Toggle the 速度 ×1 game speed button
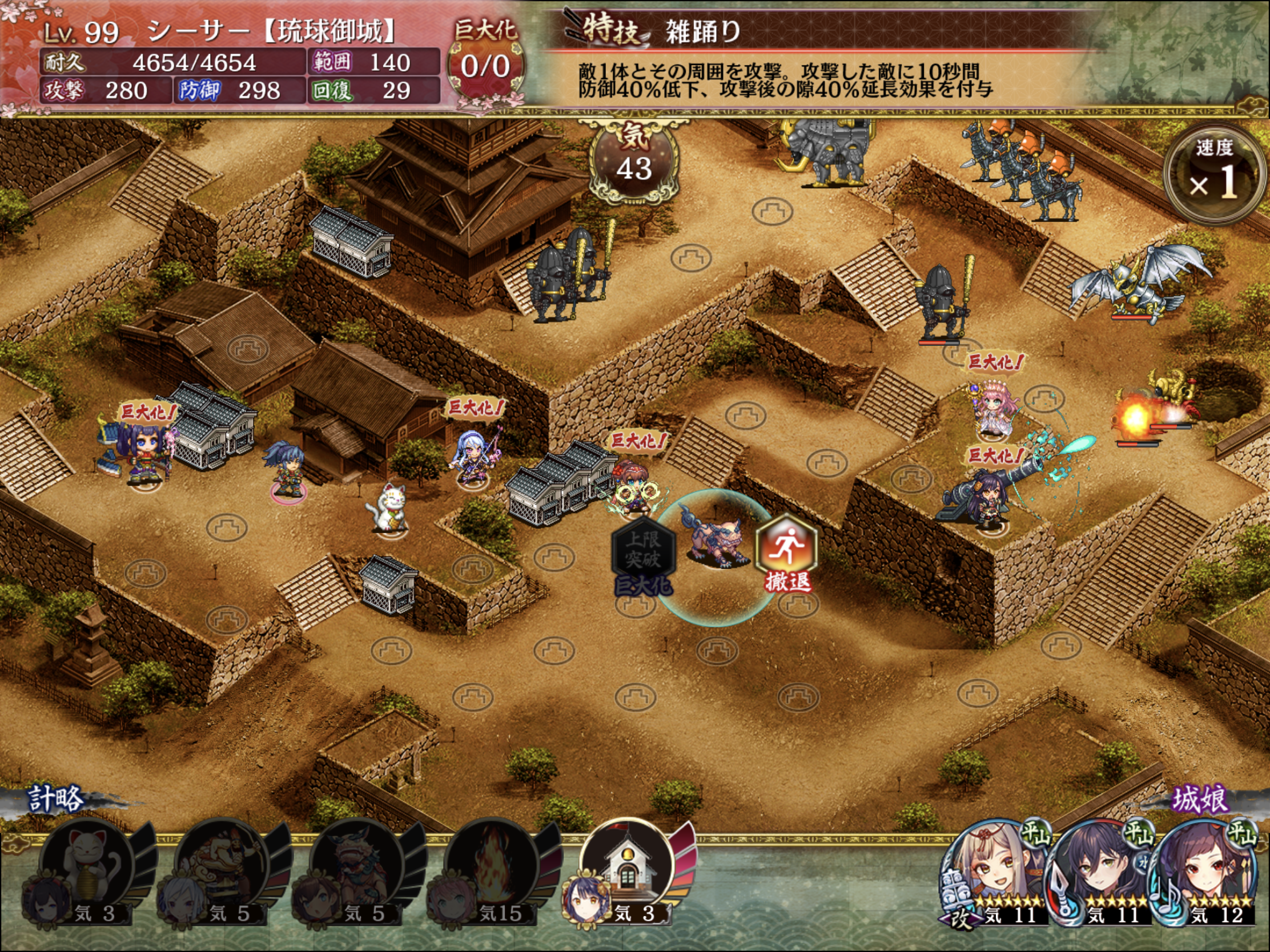The height and width of the screenshot is (952, 1270). (x=1214, y=174)
